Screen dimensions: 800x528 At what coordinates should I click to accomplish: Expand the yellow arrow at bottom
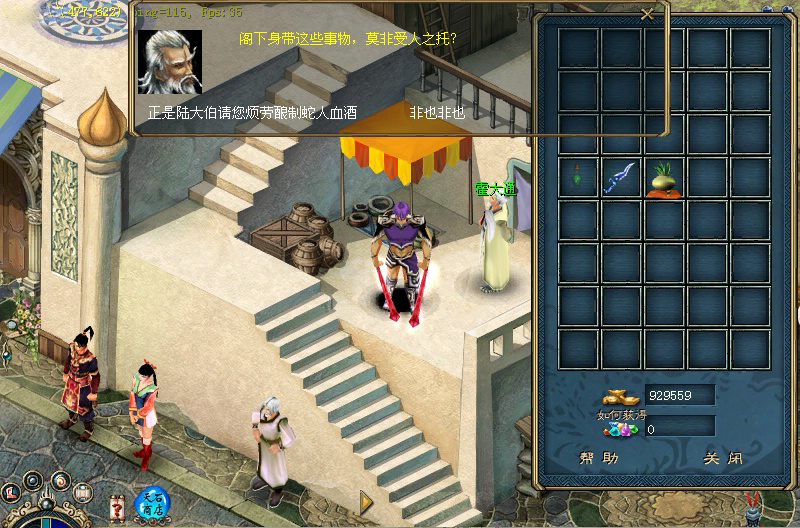click(366, 499)
